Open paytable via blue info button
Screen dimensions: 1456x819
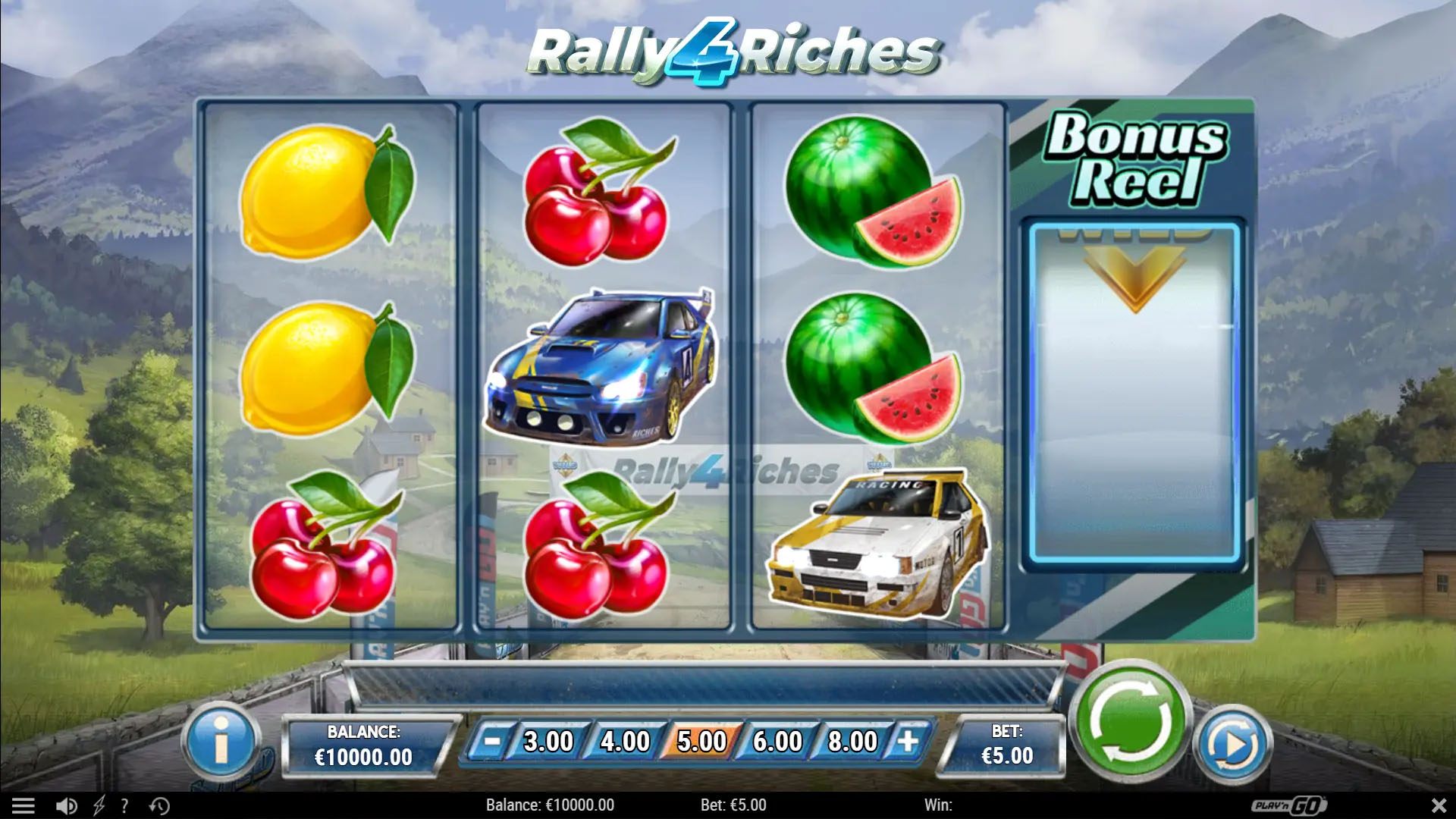(x=221, y=741)
